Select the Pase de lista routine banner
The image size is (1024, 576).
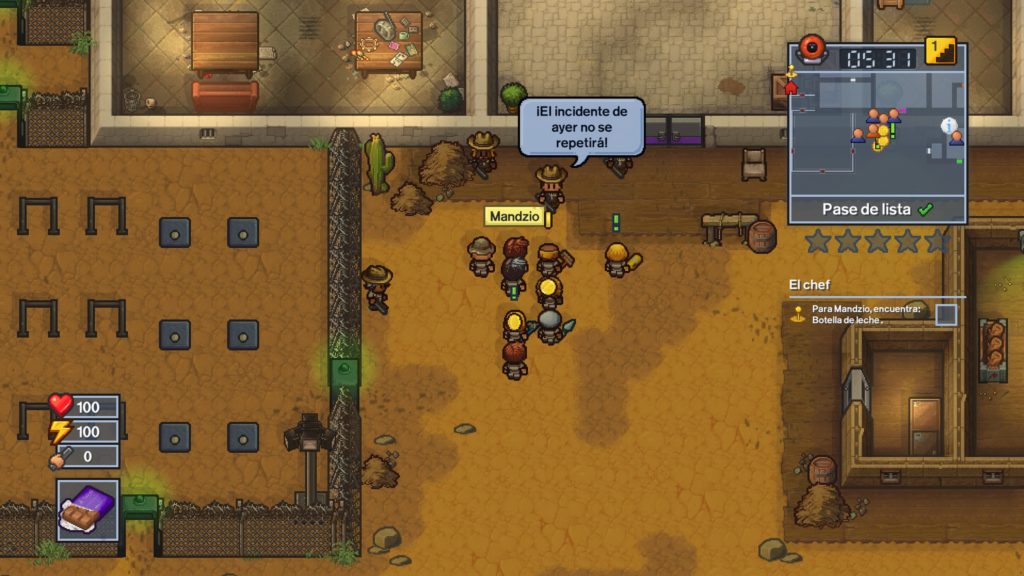tap(877, 210)
